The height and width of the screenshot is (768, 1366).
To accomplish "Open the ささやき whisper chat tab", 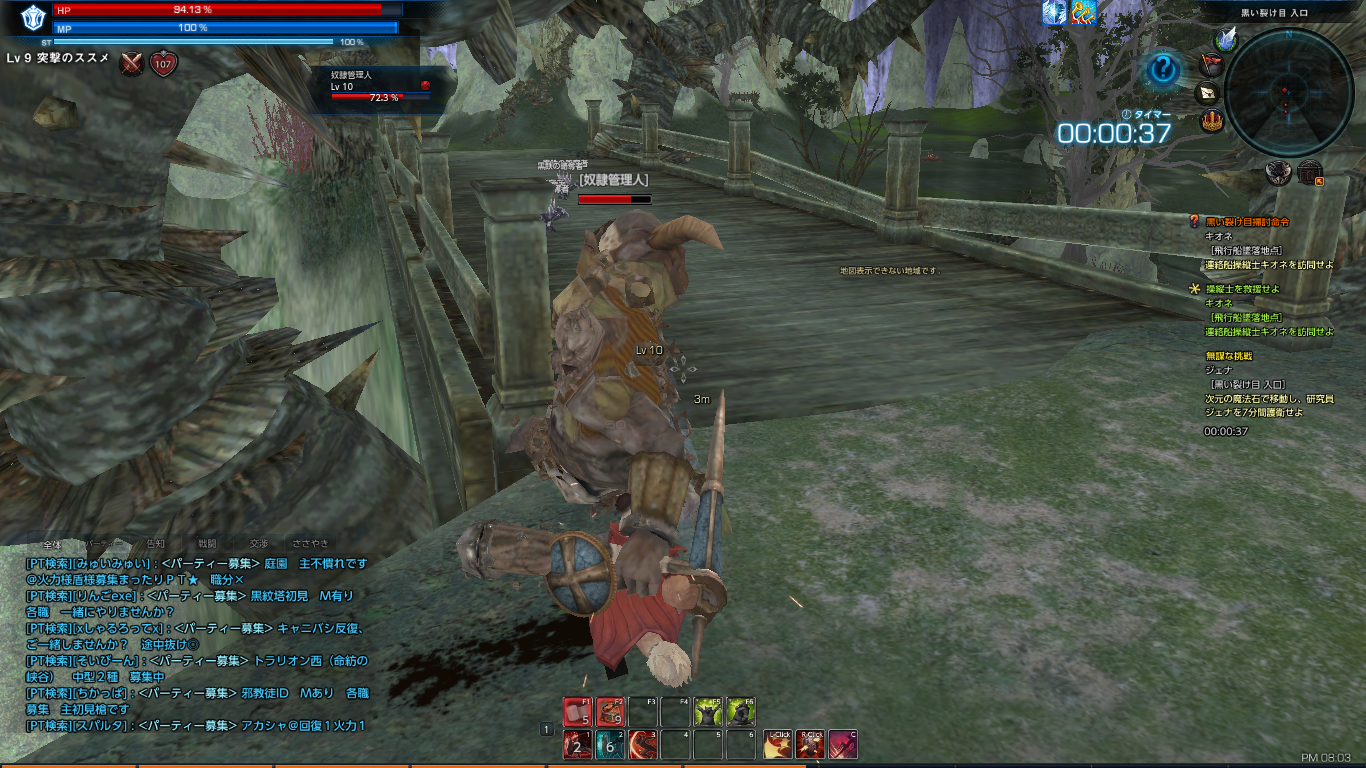I will tap(310, 544).
